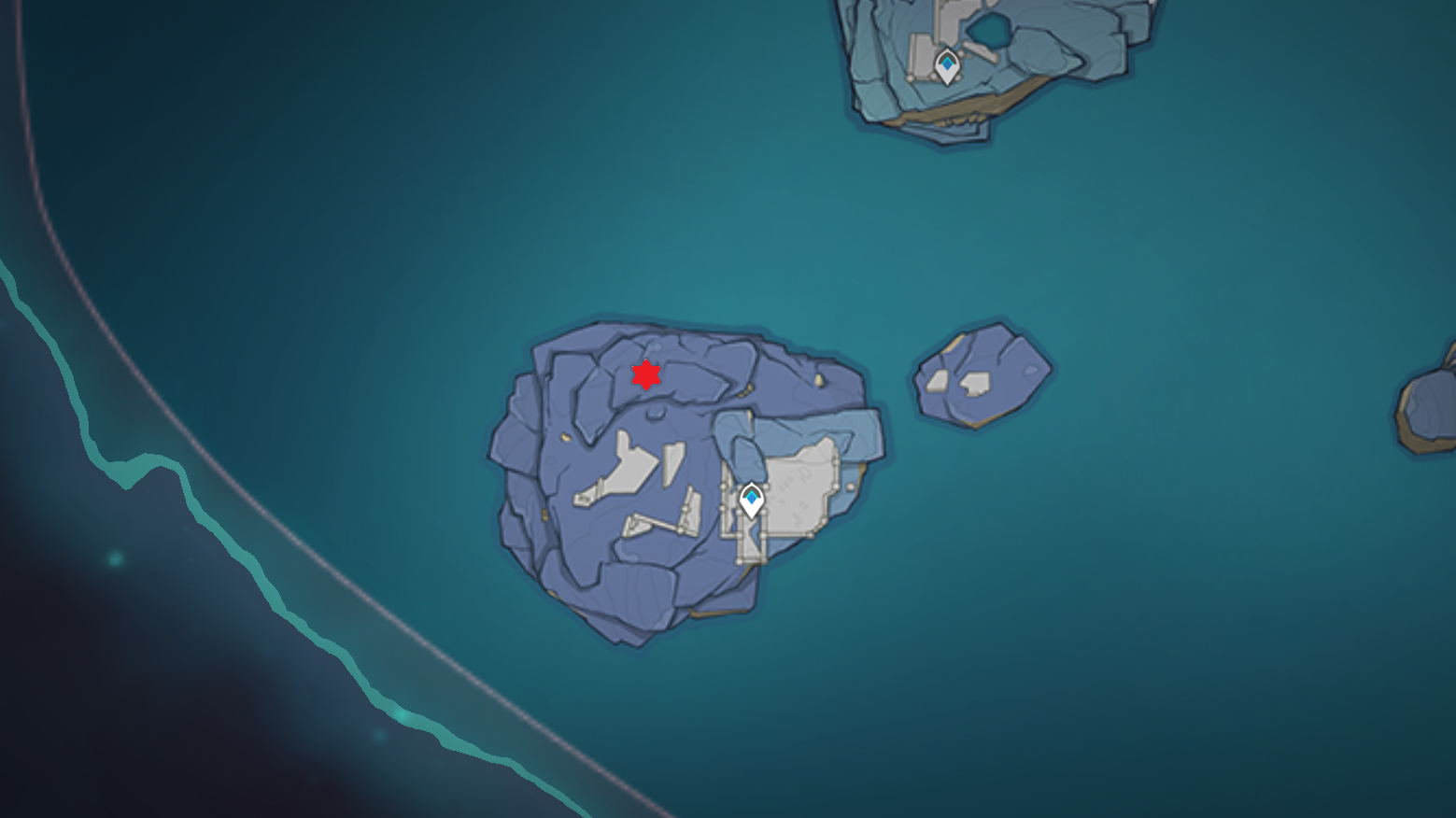This screenshot has height=818, width=1456.
Task: Tap the custom red map marker to view it
Action: coord(646,375)
